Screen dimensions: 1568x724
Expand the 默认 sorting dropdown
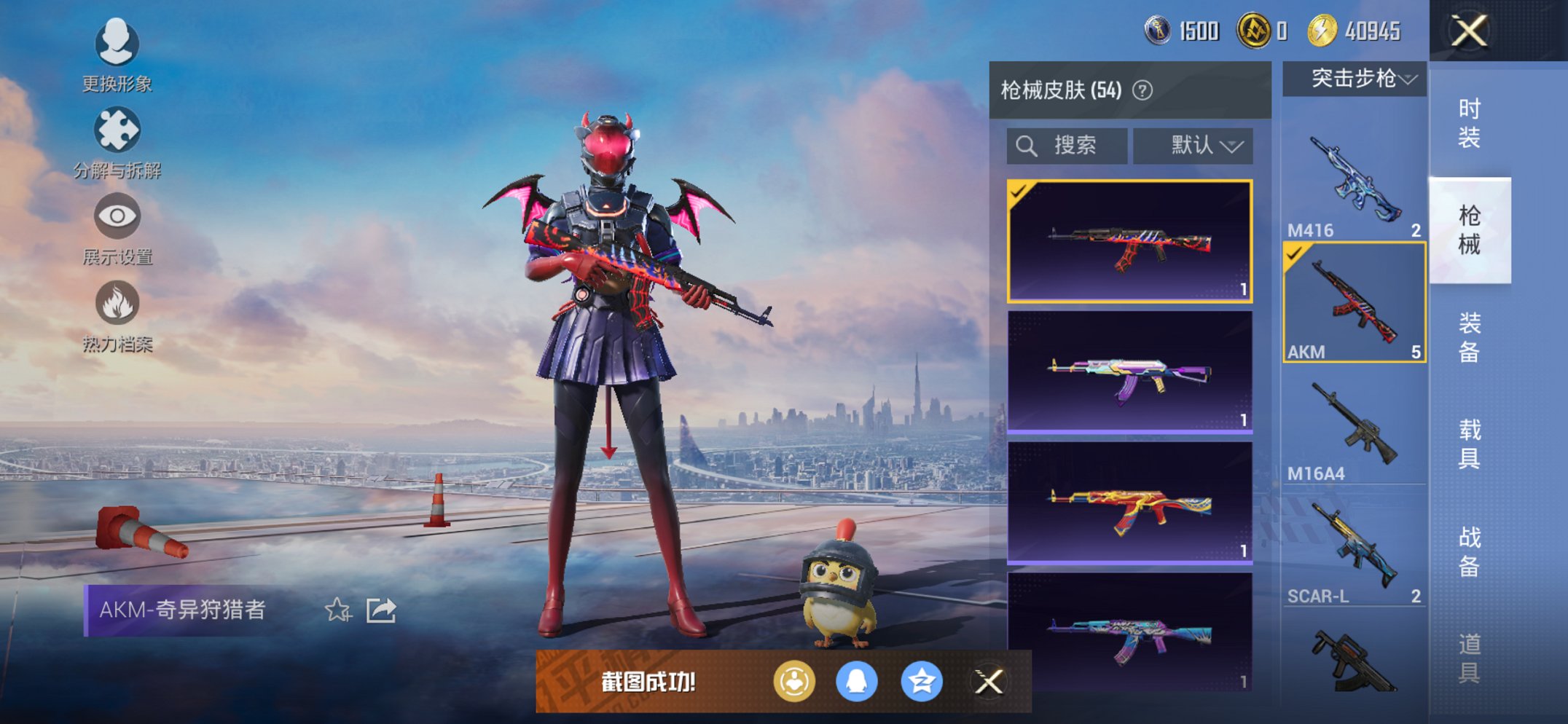coord(1193,145)
